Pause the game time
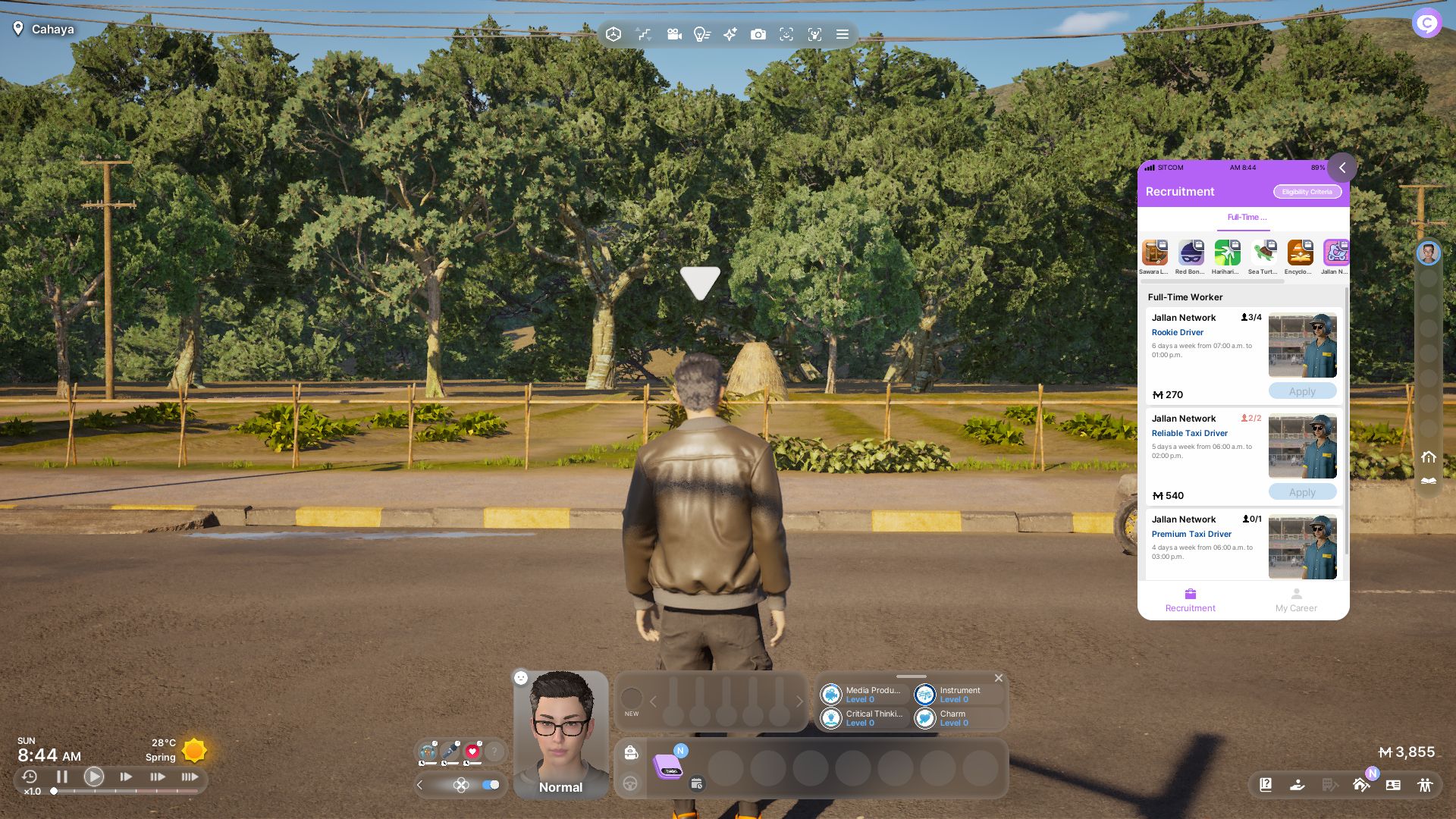This screenshot has width=1456, height=819. tap(62, 777)
